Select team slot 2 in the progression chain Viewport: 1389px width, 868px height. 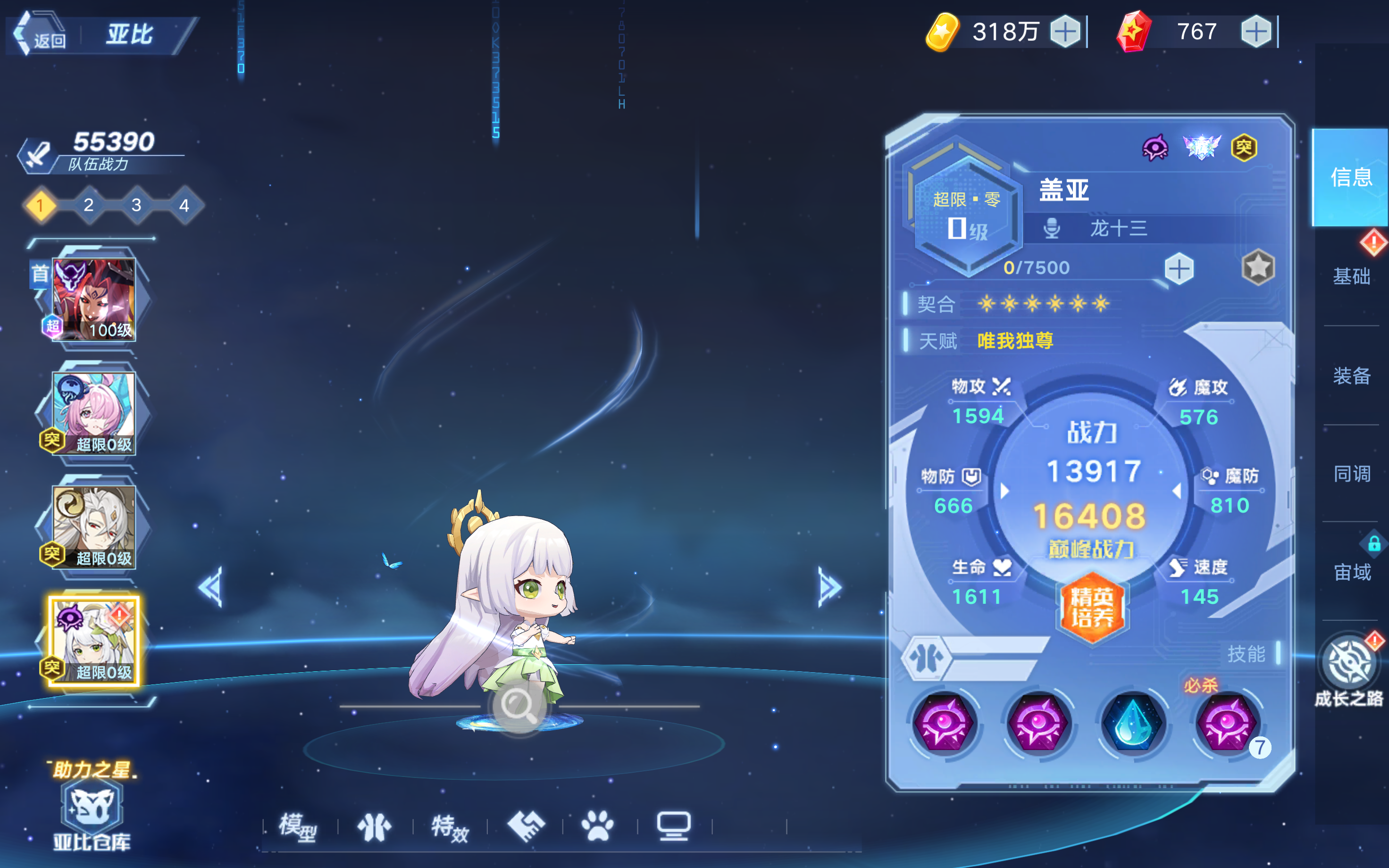click(x=88, y=206)
